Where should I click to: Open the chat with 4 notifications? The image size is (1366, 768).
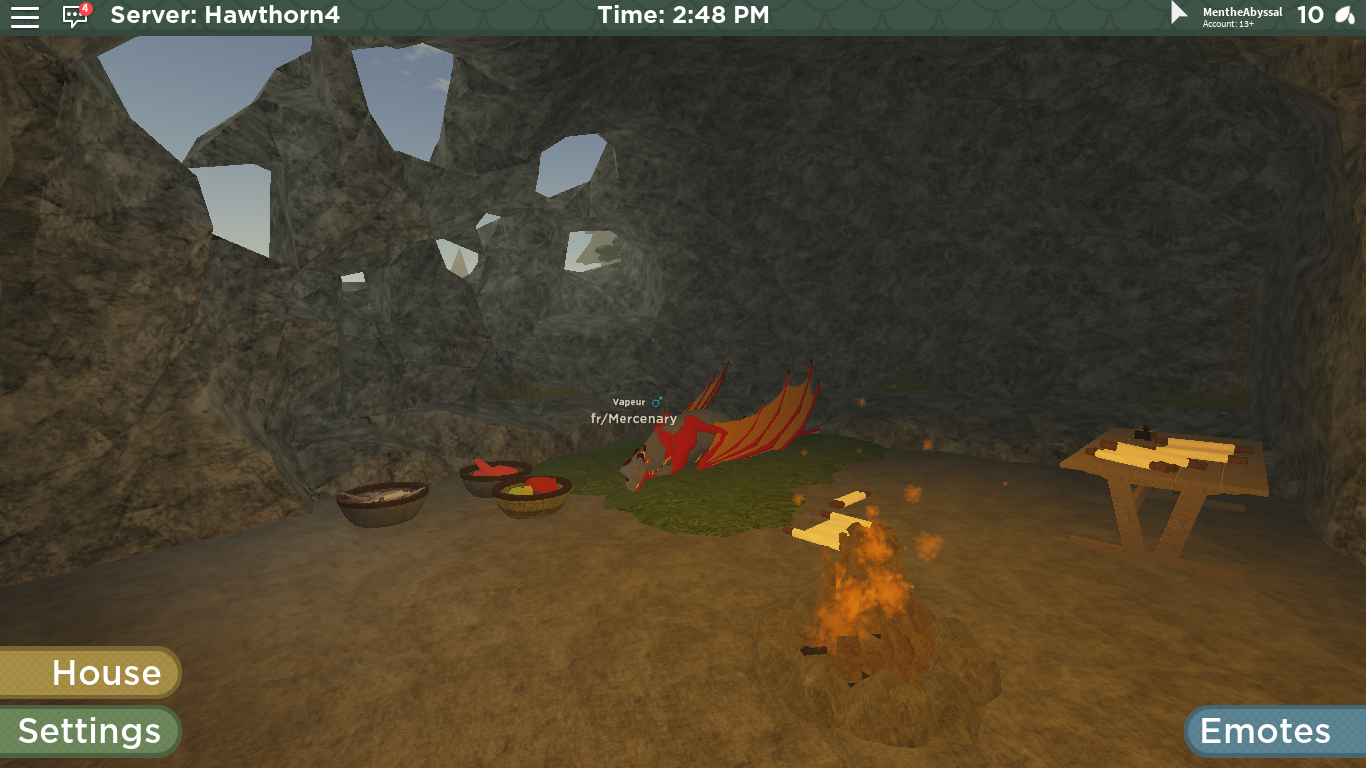75,16
